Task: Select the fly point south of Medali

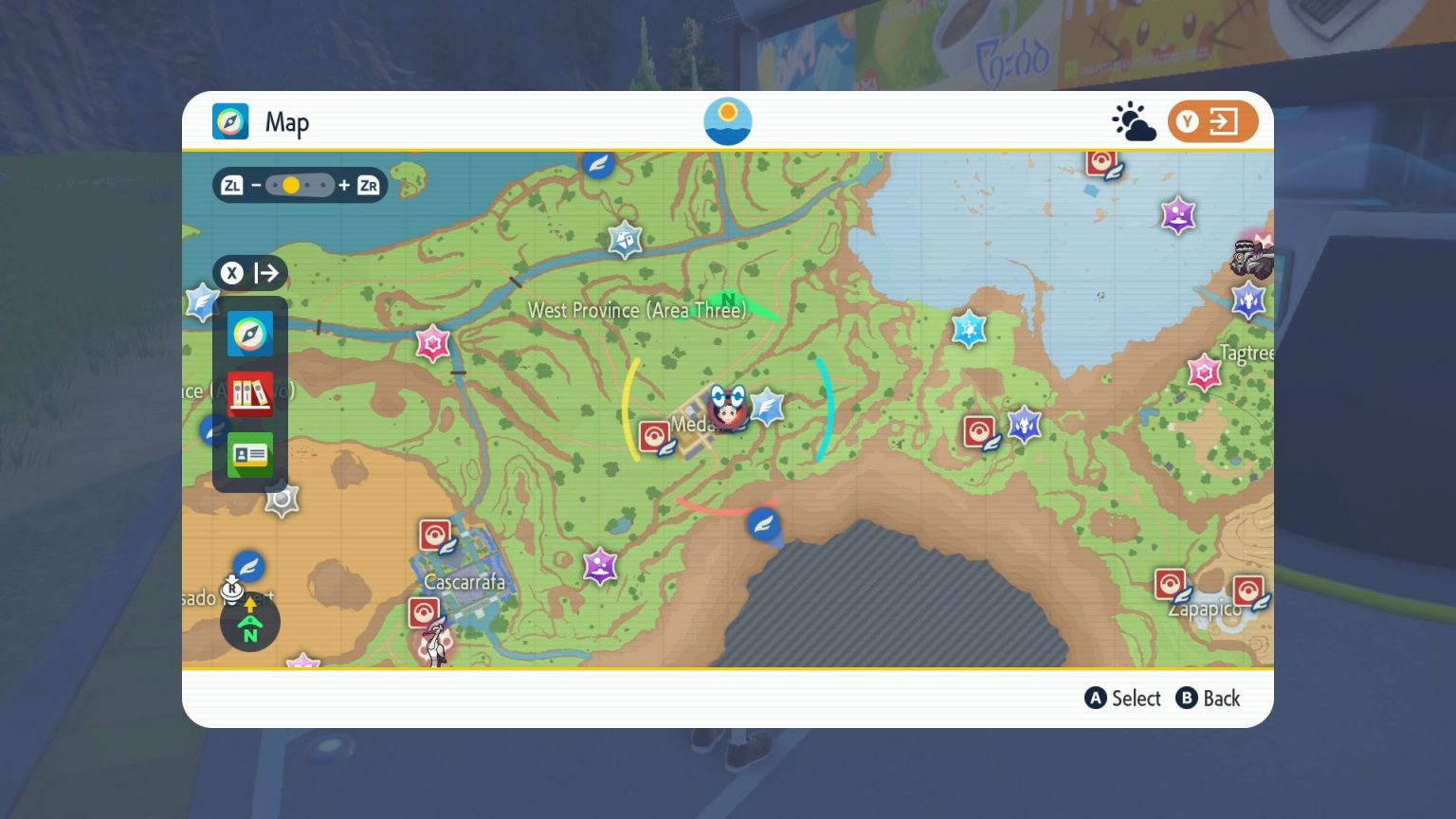Action: [x=763, y=523]
